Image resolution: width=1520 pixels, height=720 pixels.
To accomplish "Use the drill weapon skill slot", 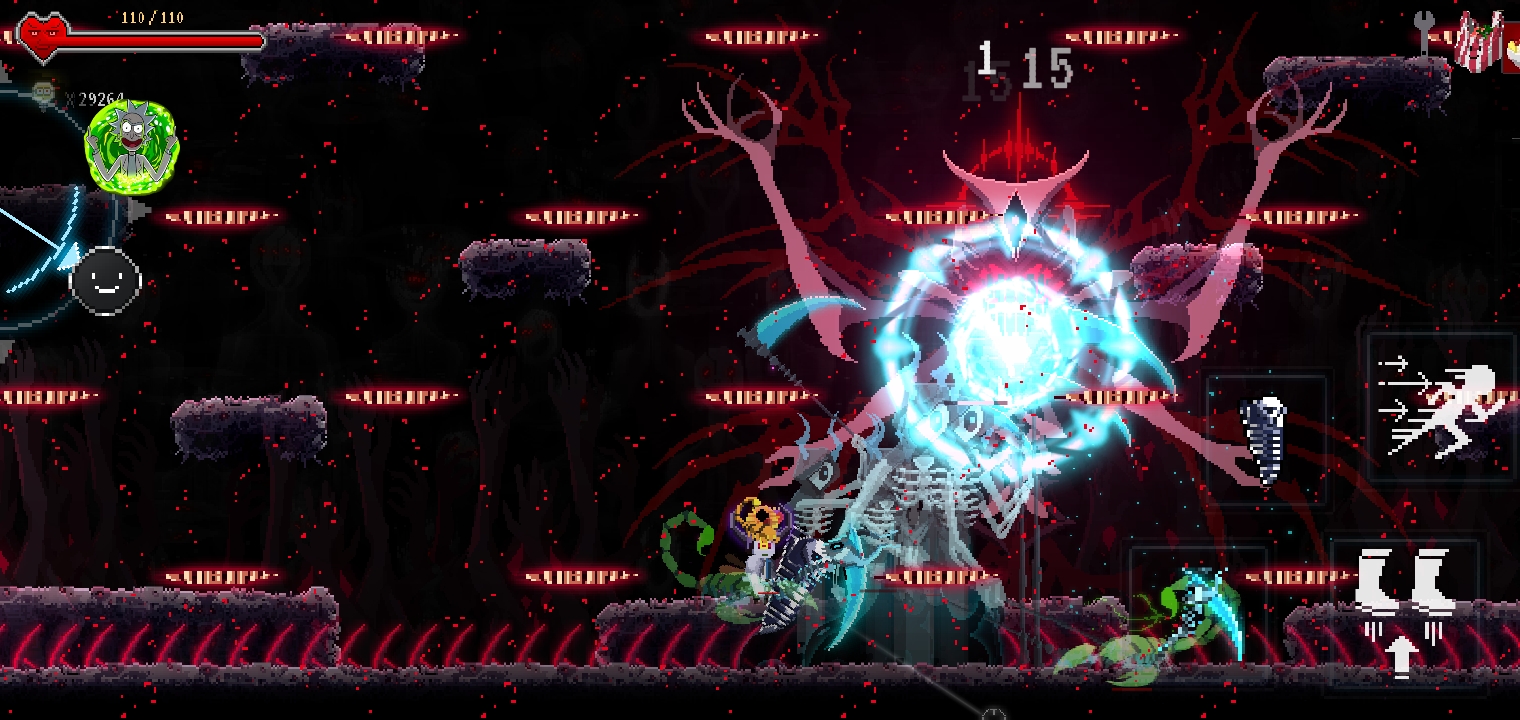I will pos(1267,440).
